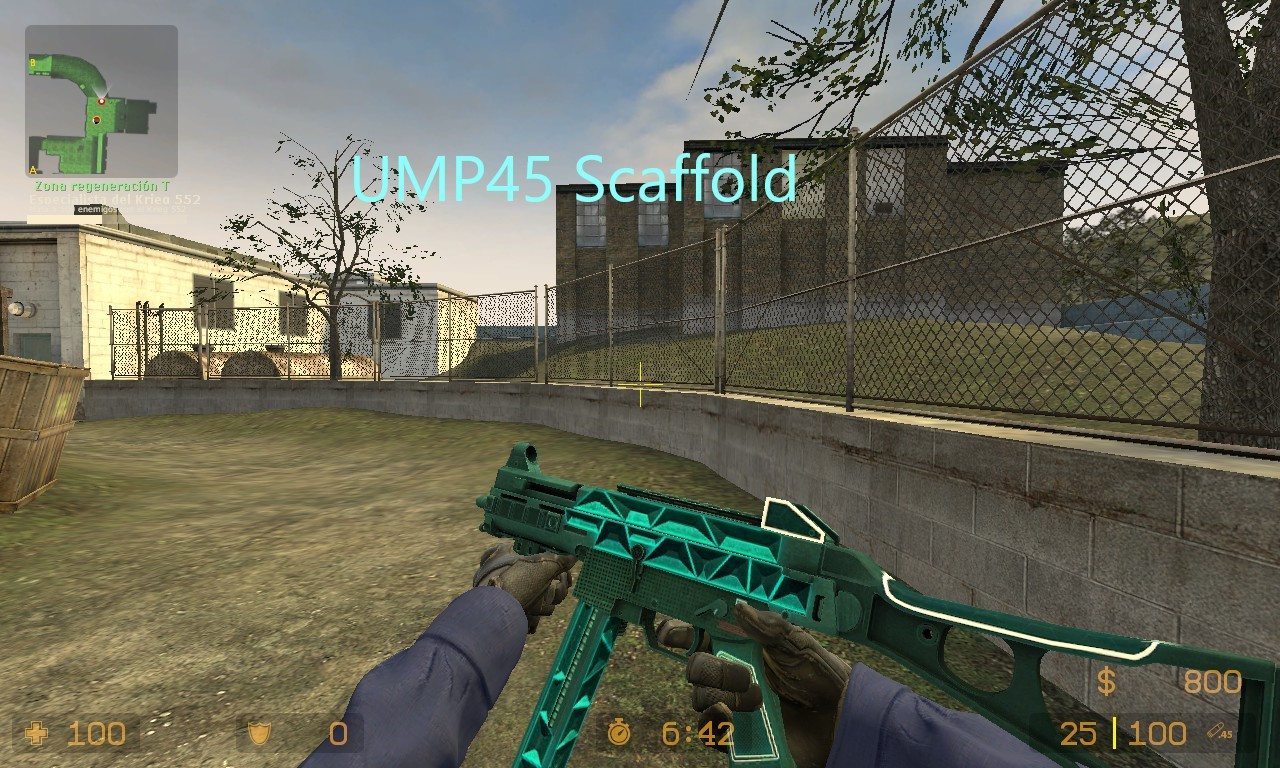This screenshot has height=768, width=1280.
Task: Open the Zona regeneración T label
Action: 100,184
